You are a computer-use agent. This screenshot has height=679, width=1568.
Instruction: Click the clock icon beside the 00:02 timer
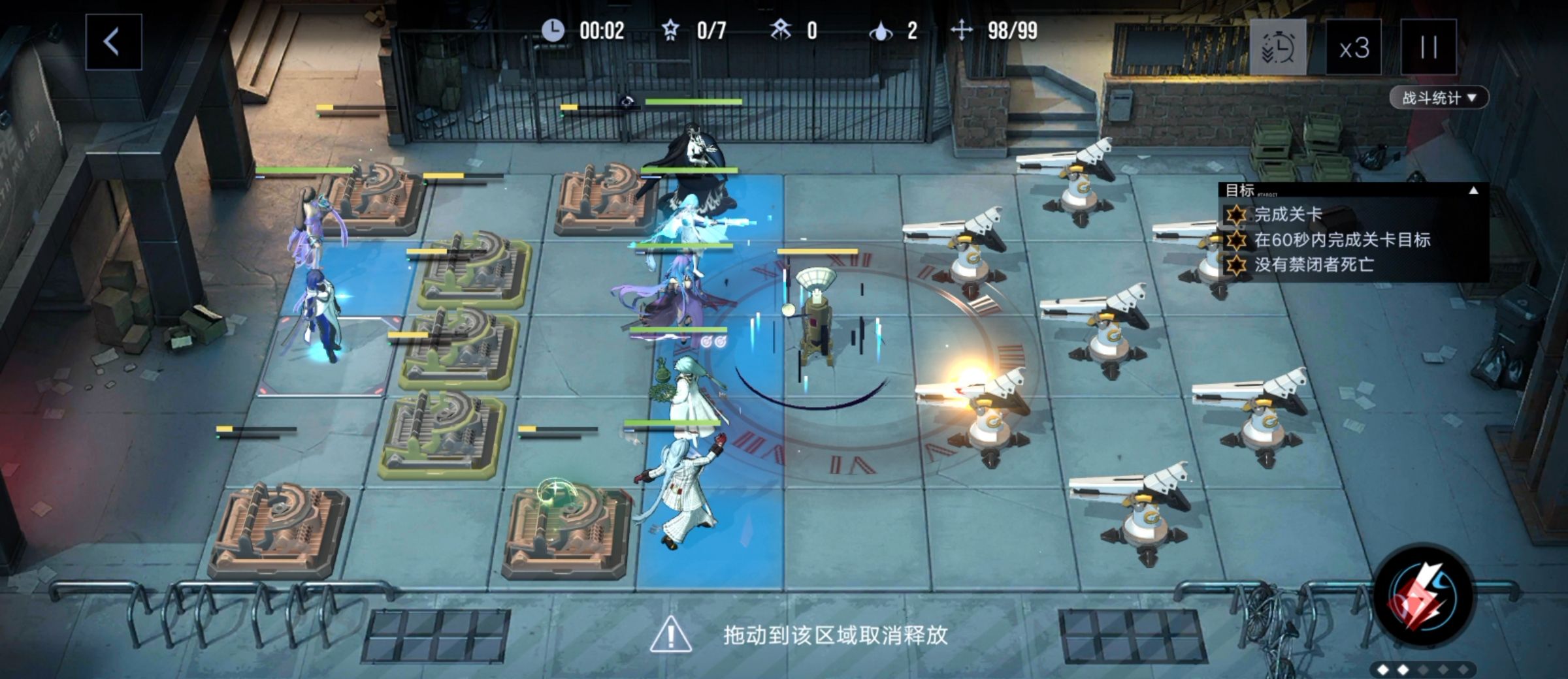pos(555,29)
